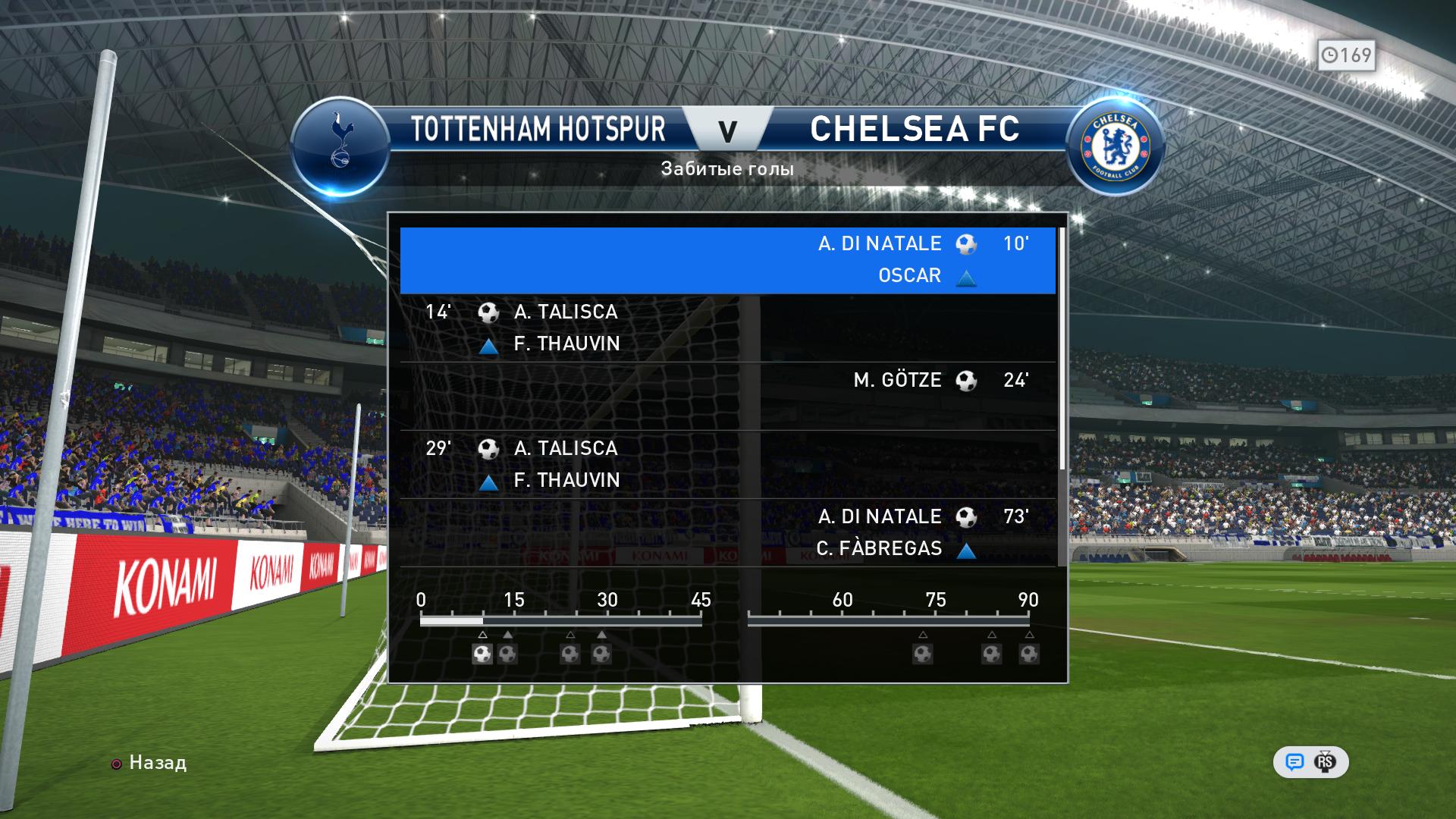The height and width of the screenshot is (819, 1456).
Task: Choose the 24-minute ball marker on timeline
Action: 570,654
